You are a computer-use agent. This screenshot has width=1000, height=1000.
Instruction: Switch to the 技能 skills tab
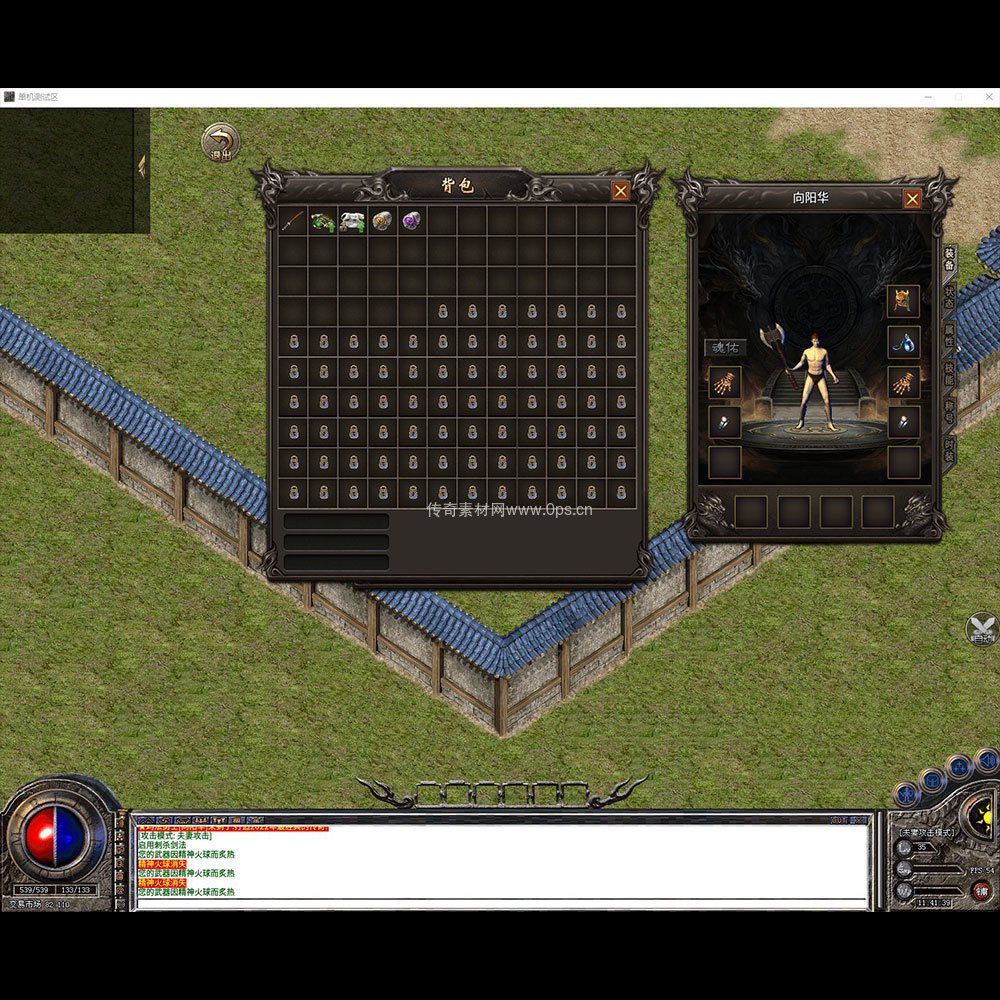[949, 373]
